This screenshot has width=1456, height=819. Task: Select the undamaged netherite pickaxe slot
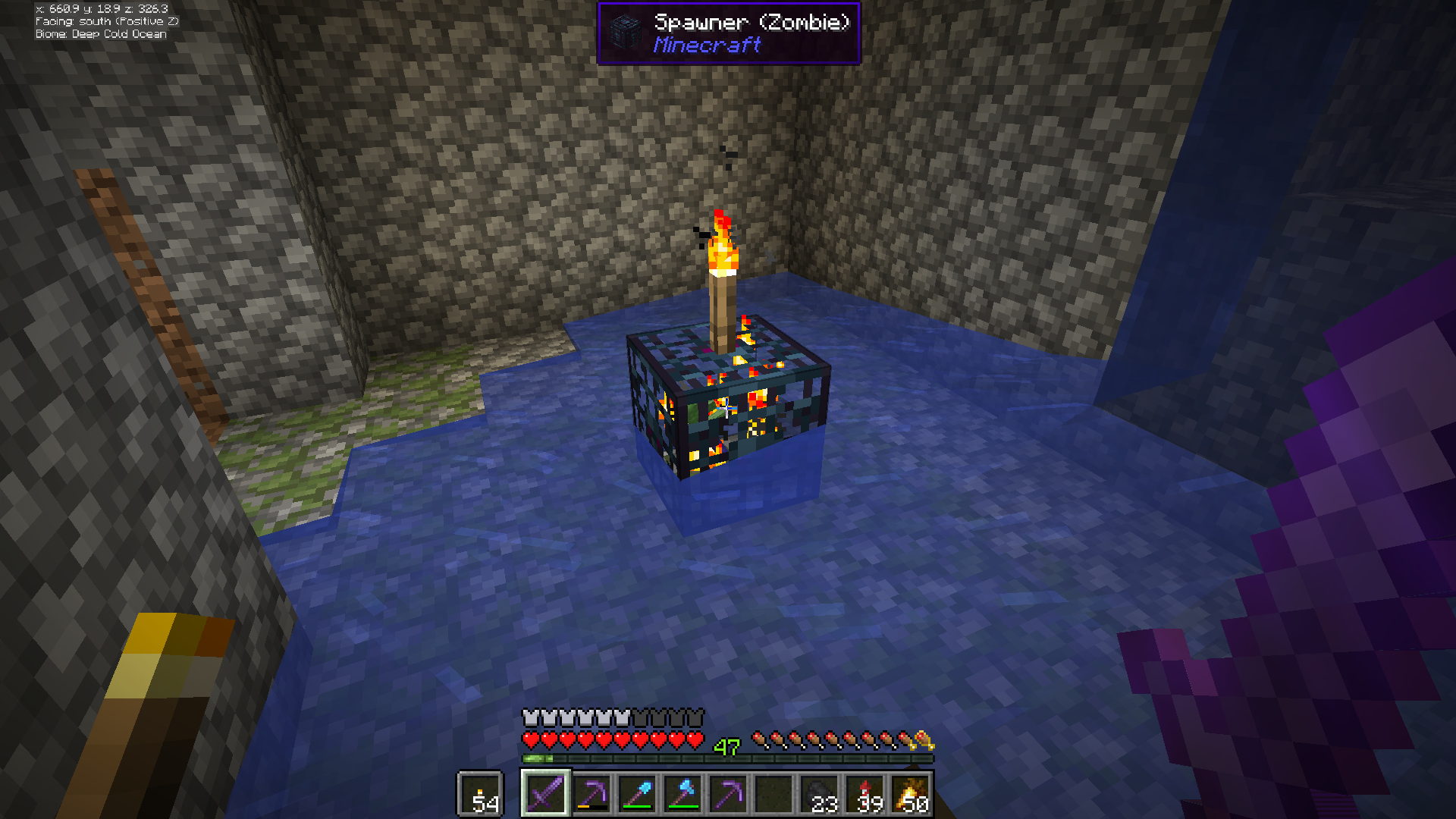(x=728, y=794)
